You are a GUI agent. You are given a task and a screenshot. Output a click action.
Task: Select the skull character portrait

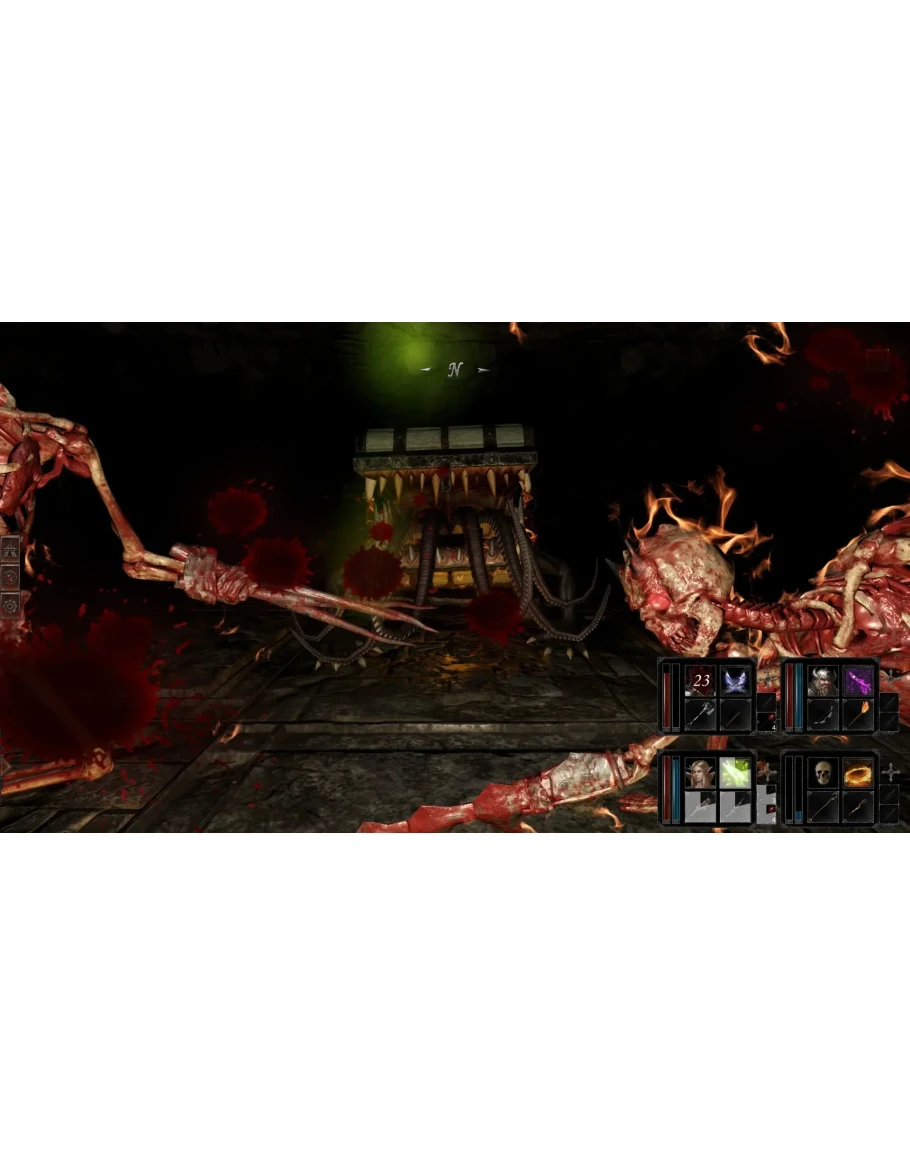823,772
